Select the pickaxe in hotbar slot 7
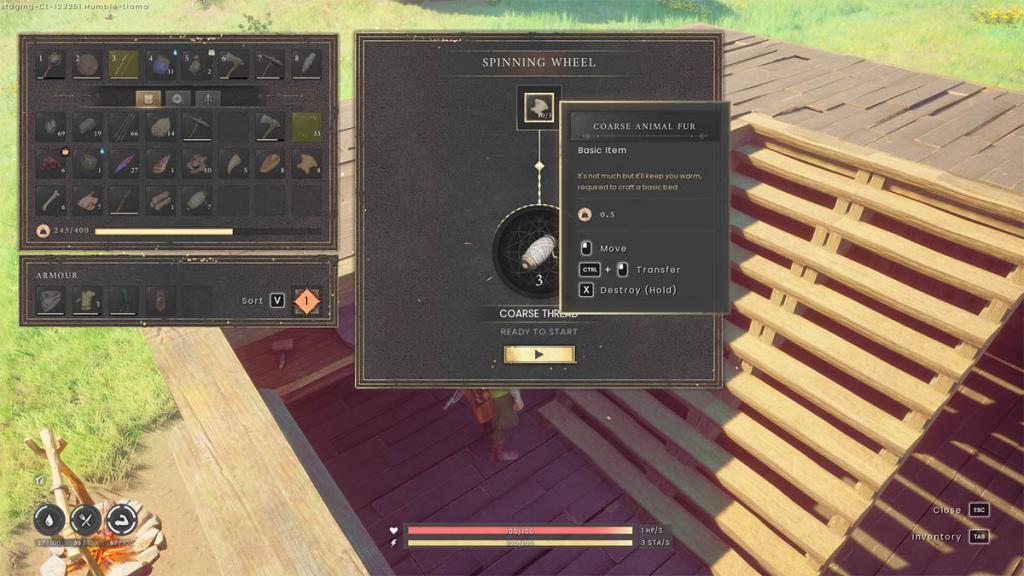The image size is (1024, 576). [x=270, y=65]
